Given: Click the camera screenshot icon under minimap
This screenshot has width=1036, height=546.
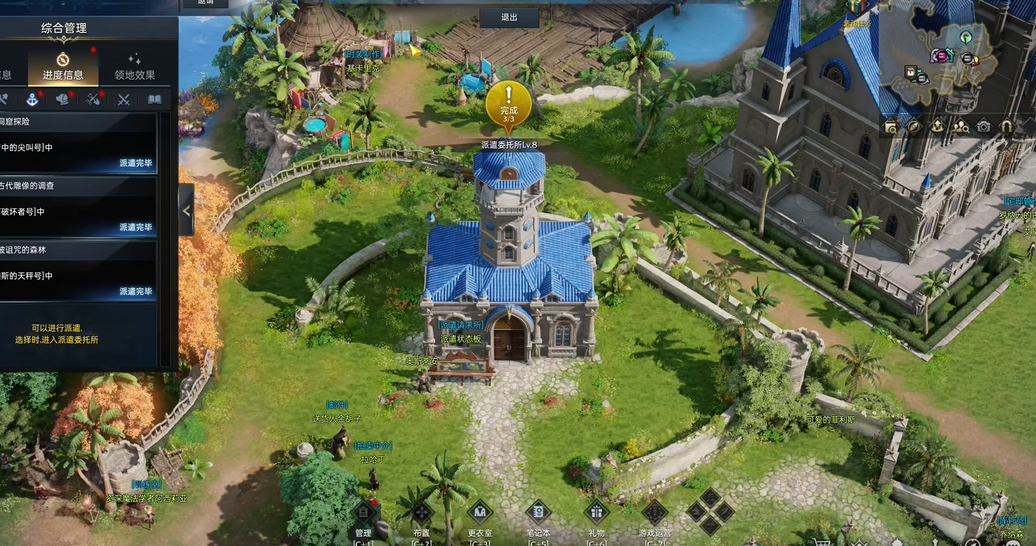Looking at the screenshot, I should 983,127.
